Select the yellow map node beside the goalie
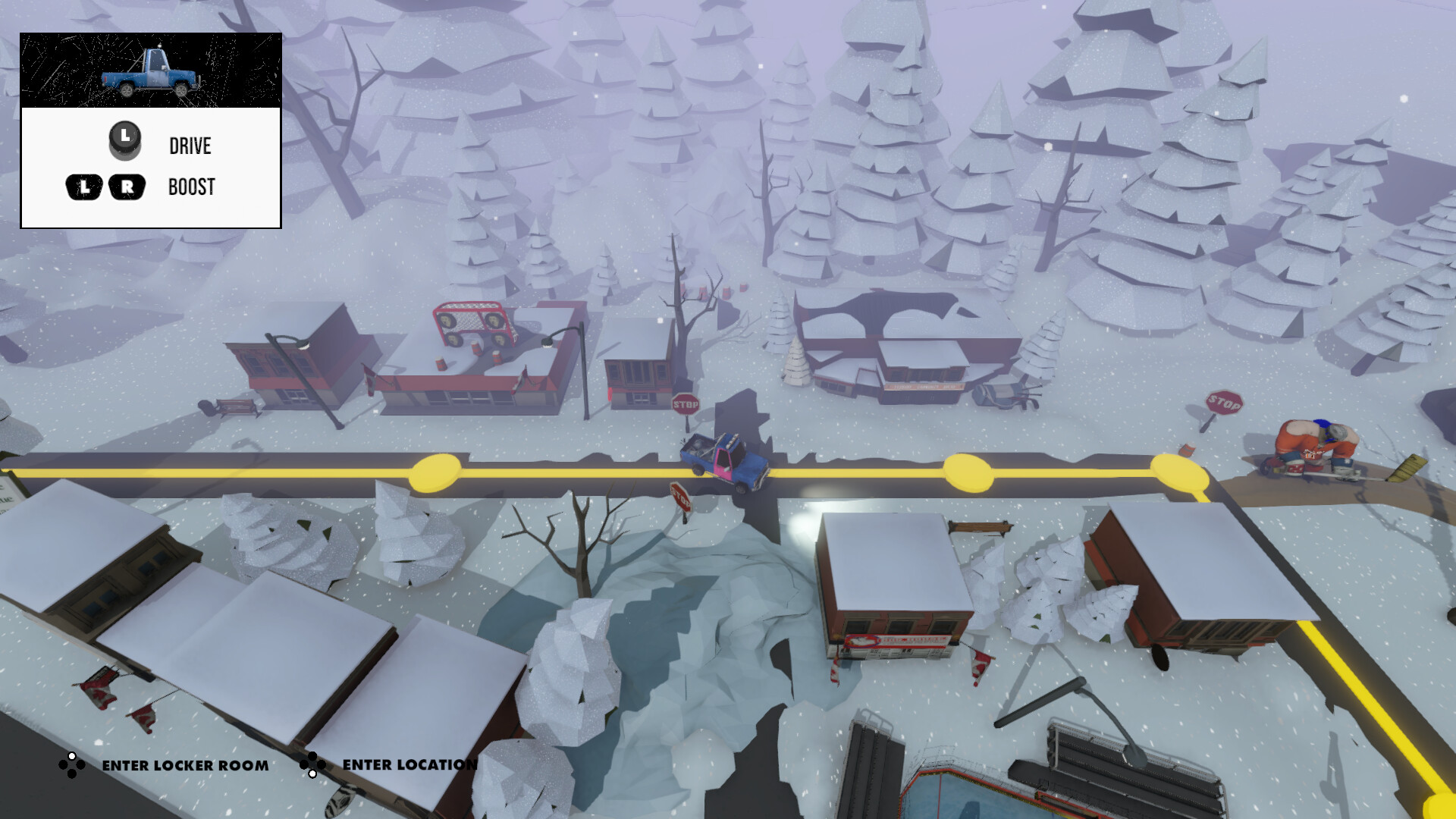The image size is (1456, 819). pos(1178,472)
